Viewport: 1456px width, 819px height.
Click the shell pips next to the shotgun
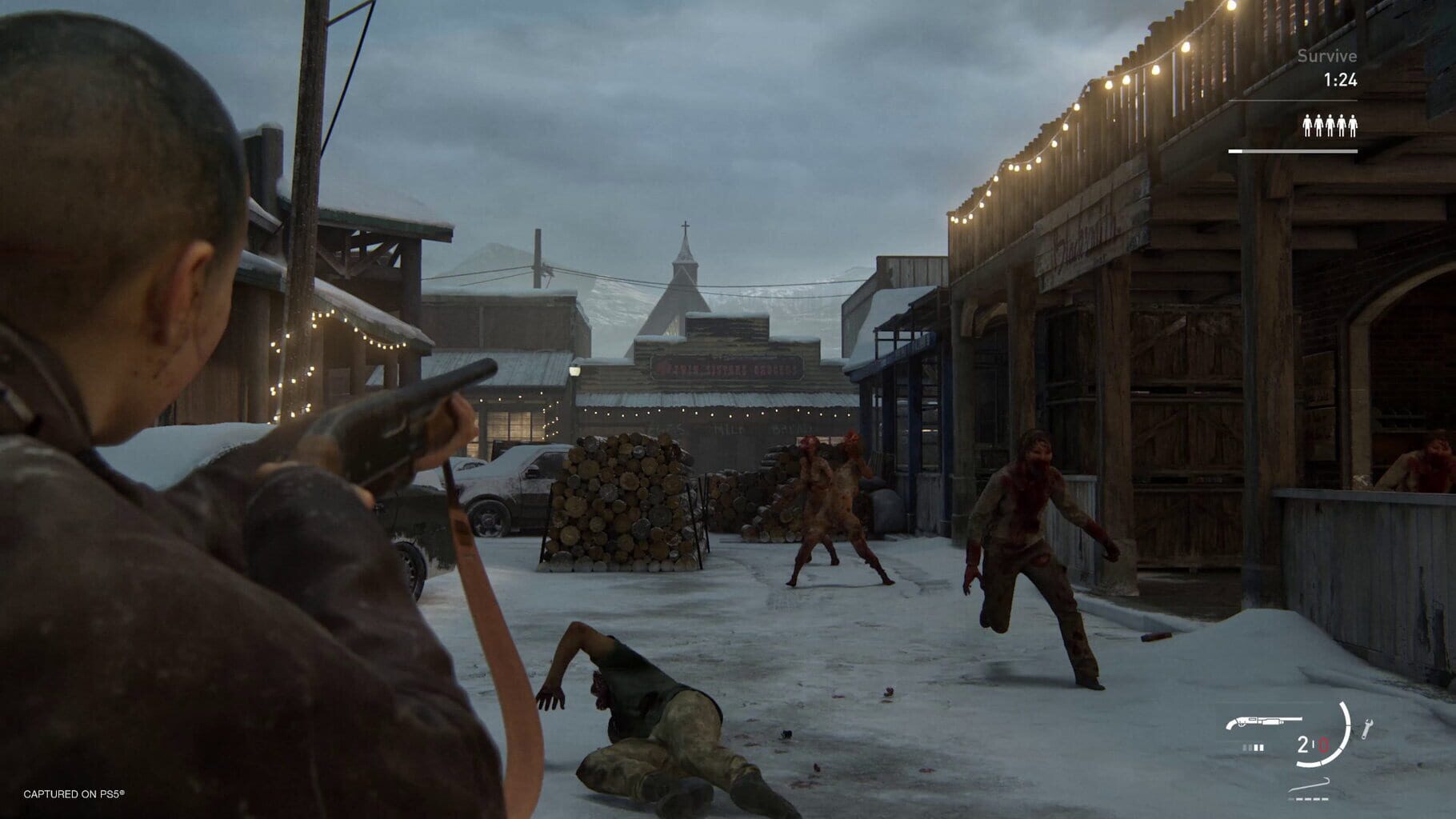[x=1254, y=746]
